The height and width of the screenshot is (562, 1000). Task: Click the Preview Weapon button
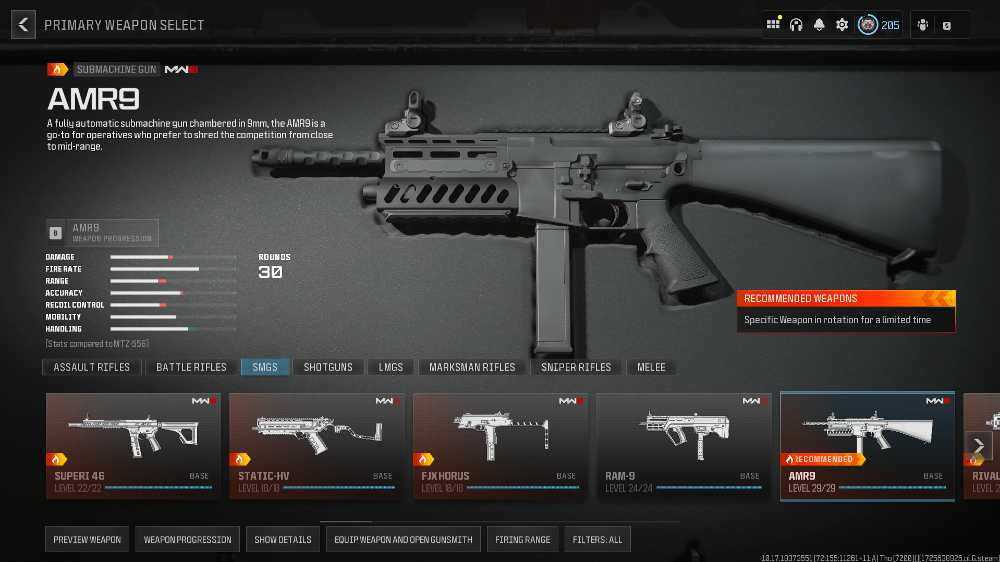click(88, 540)
